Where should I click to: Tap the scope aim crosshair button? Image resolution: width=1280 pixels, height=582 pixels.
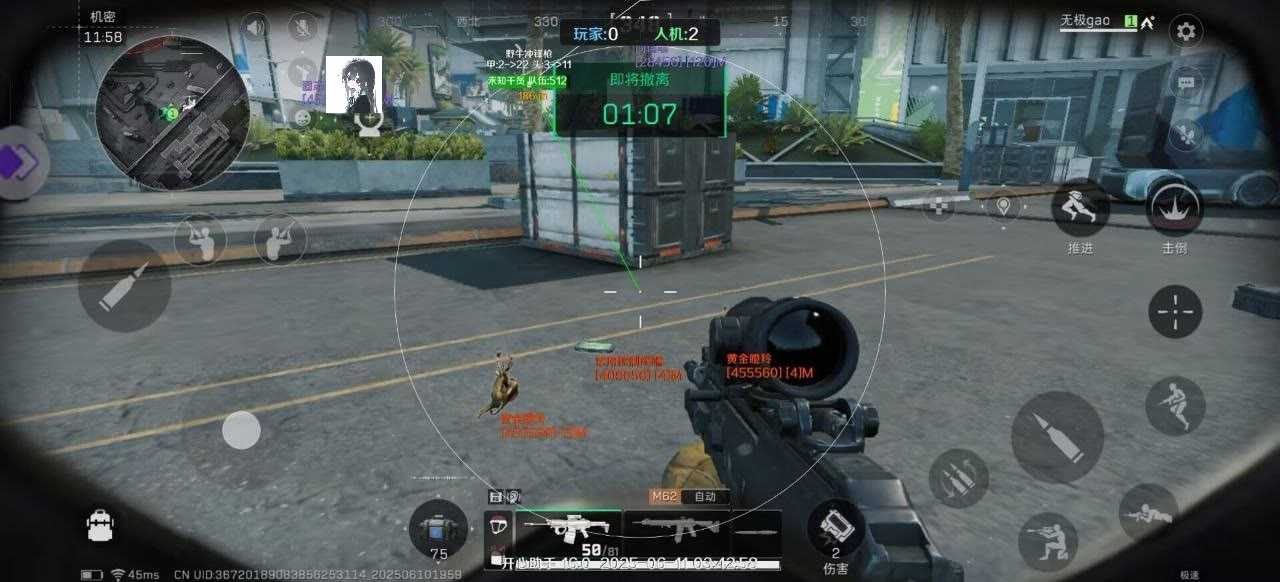(1175, 311)
